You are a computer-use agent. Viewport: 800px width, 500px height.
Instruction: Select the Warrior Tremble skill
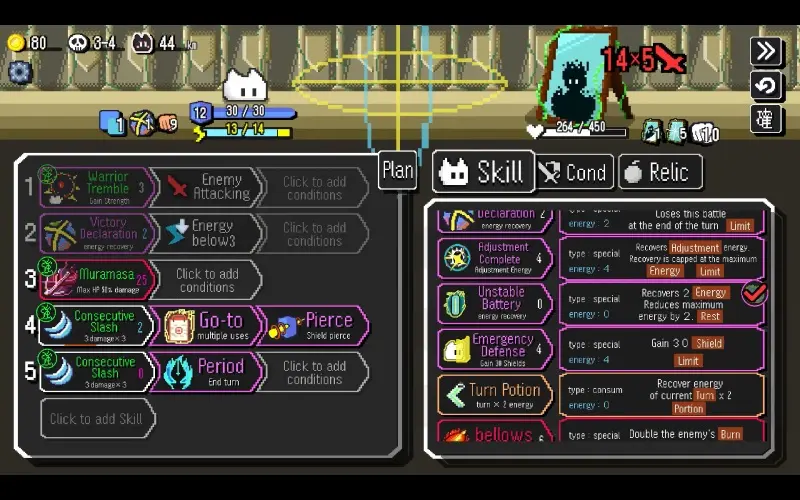click(97, 187)
